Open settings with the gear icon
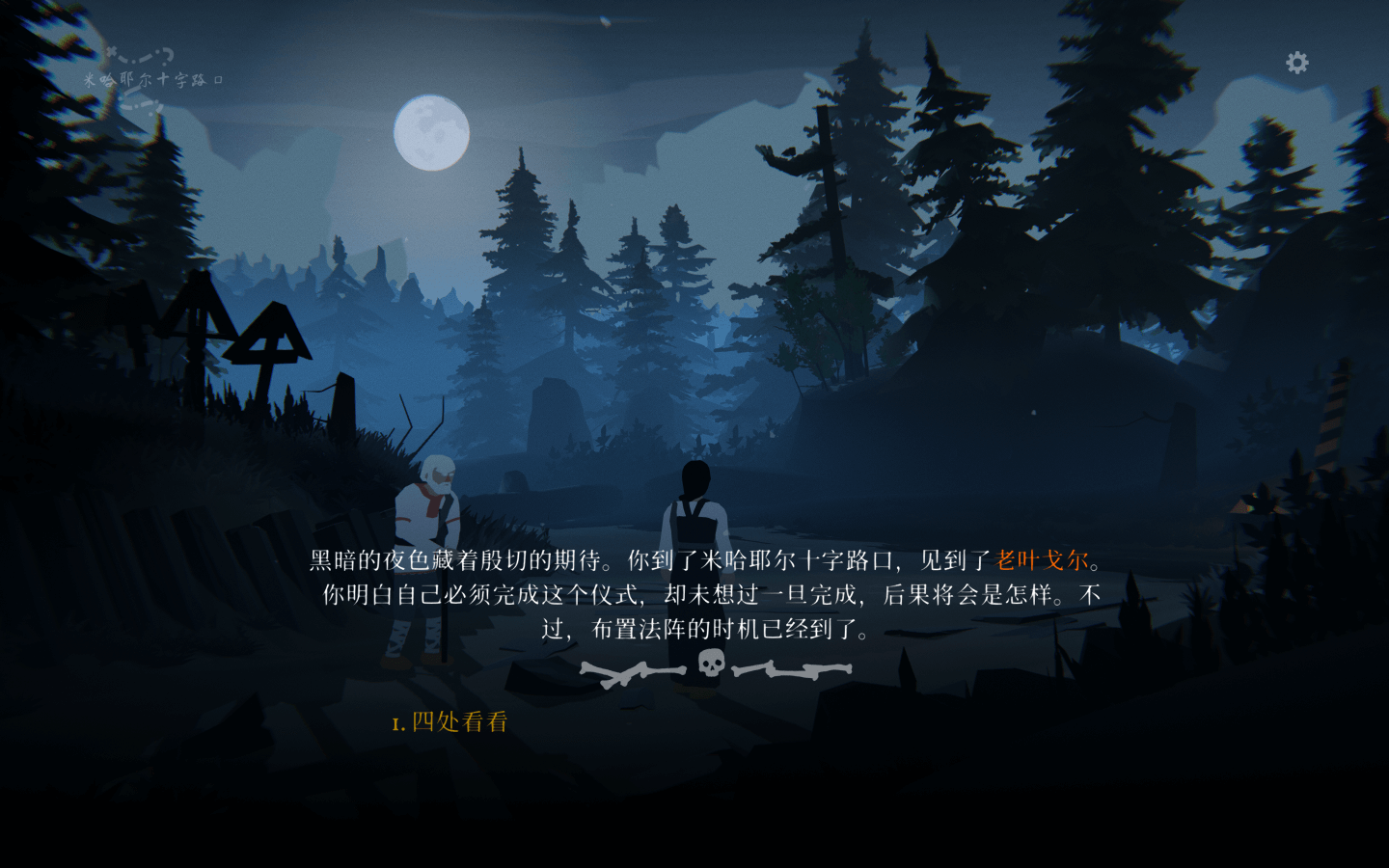Viewport: 1389px width, 868px height. click(1297, 63)
